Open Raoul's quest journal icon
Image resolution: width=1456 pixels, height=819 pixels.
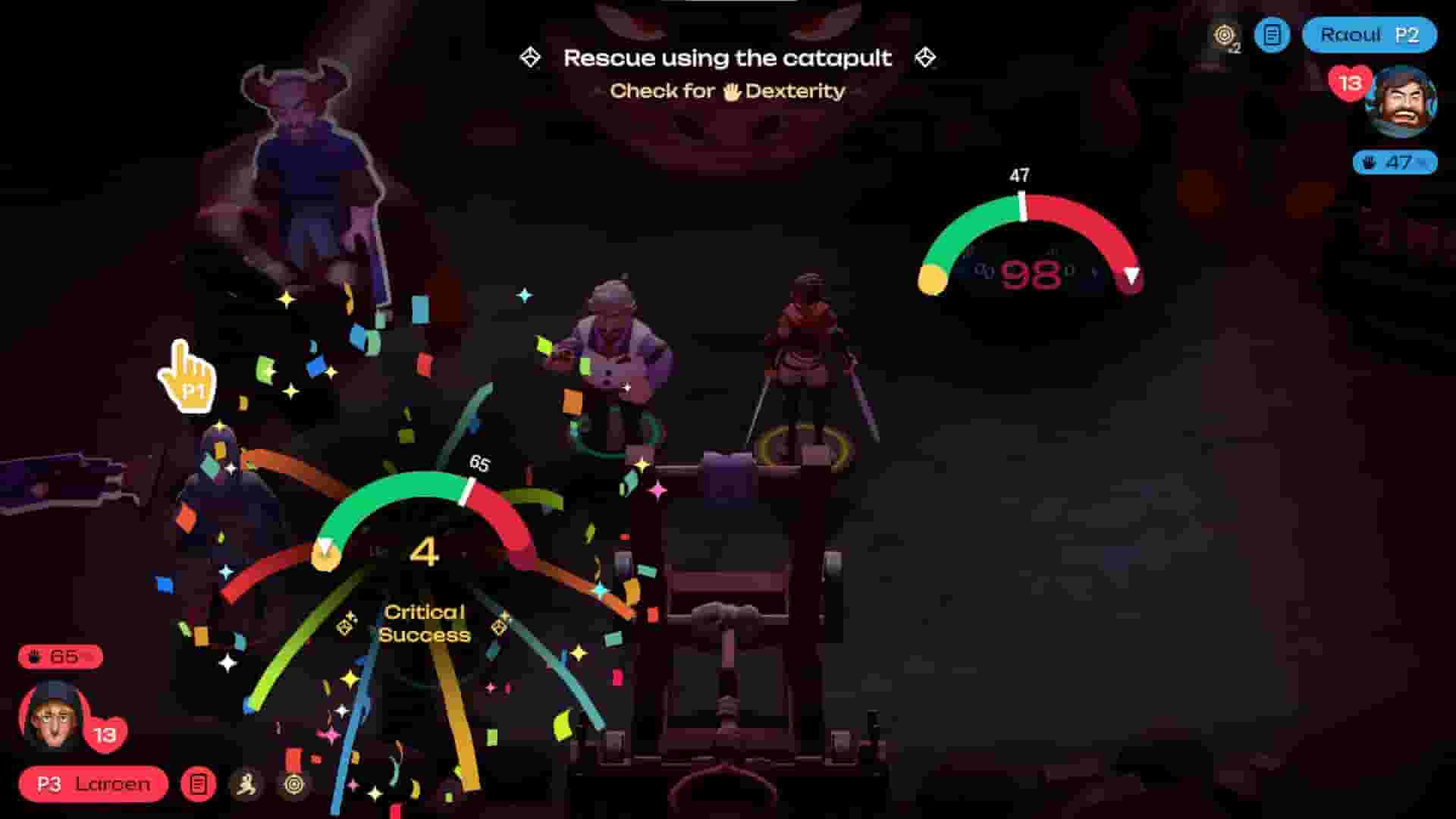click(x=1271, y=36)
